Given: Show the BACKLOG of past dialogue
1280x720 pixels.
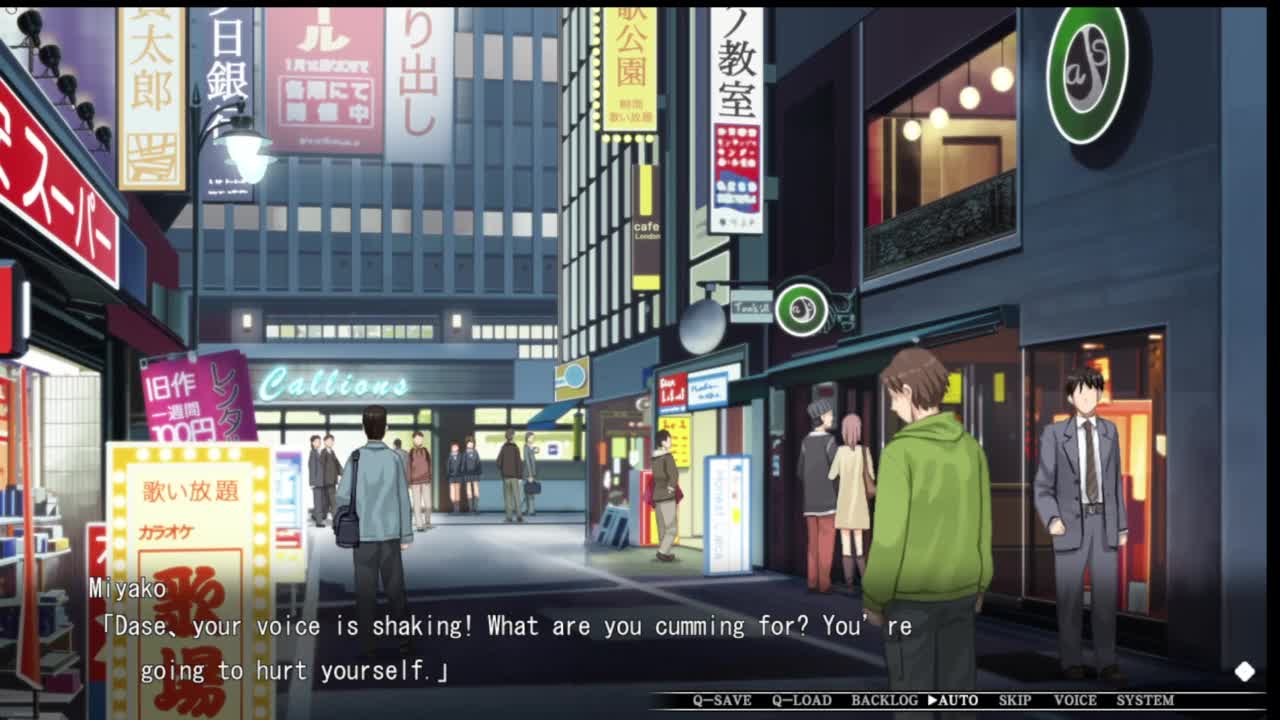Looking at the screenshot, I should tap(884, 700).
